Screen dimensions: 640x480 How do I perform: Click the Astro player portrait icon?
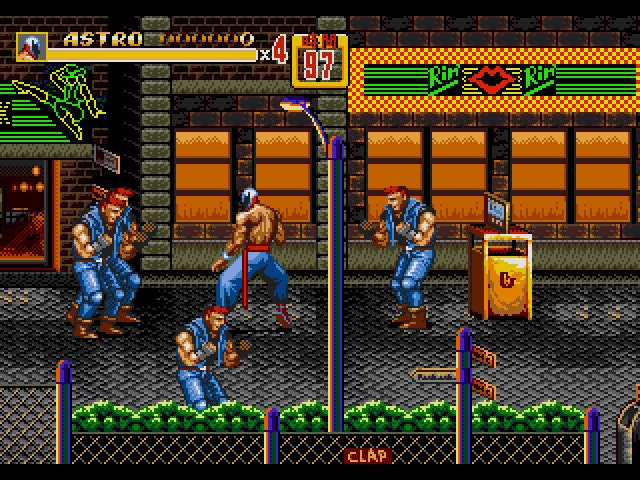tap(32, 46)
